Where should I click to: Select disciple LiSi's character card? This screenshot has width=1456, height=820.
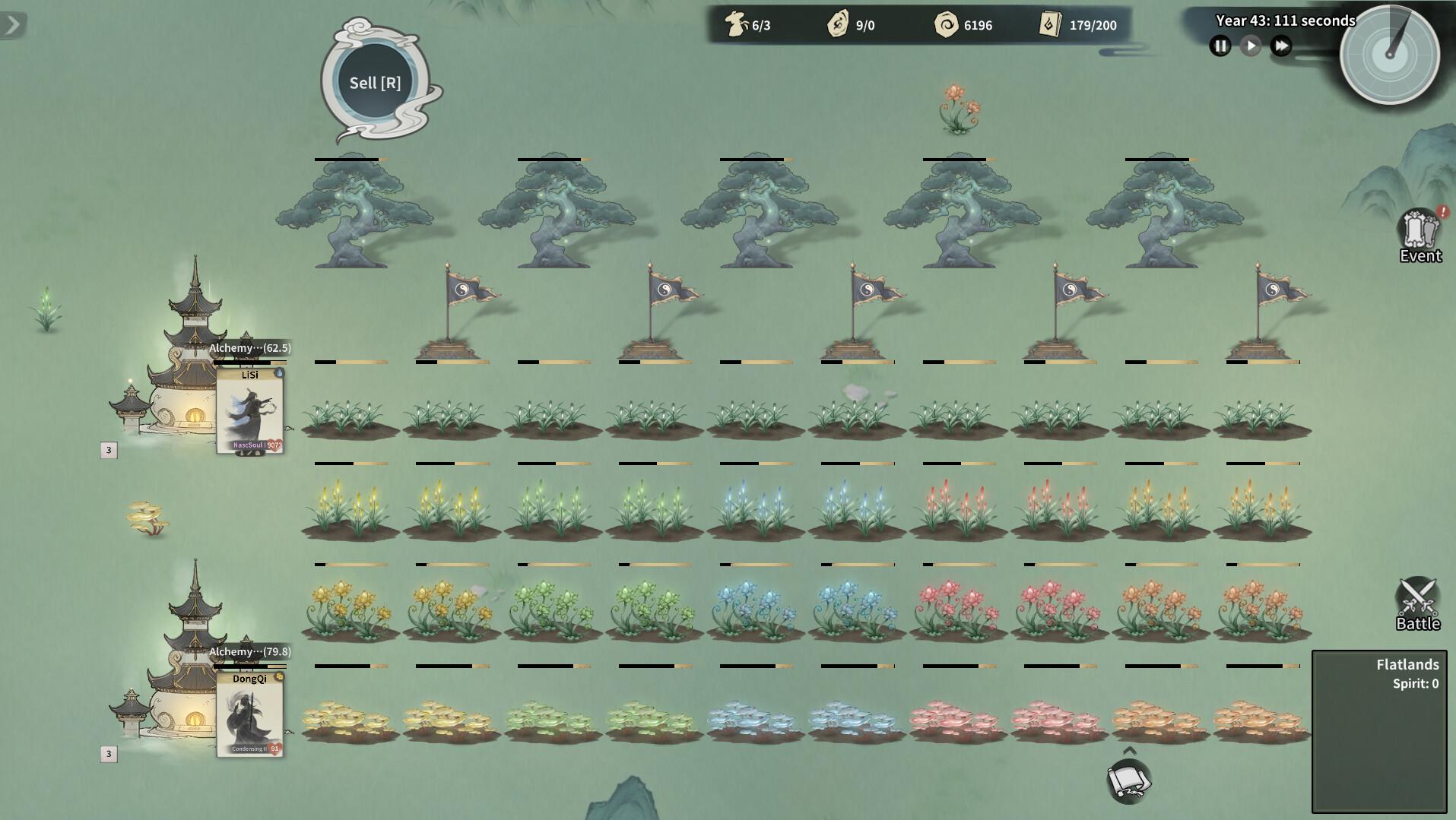(x=251, y=410)
